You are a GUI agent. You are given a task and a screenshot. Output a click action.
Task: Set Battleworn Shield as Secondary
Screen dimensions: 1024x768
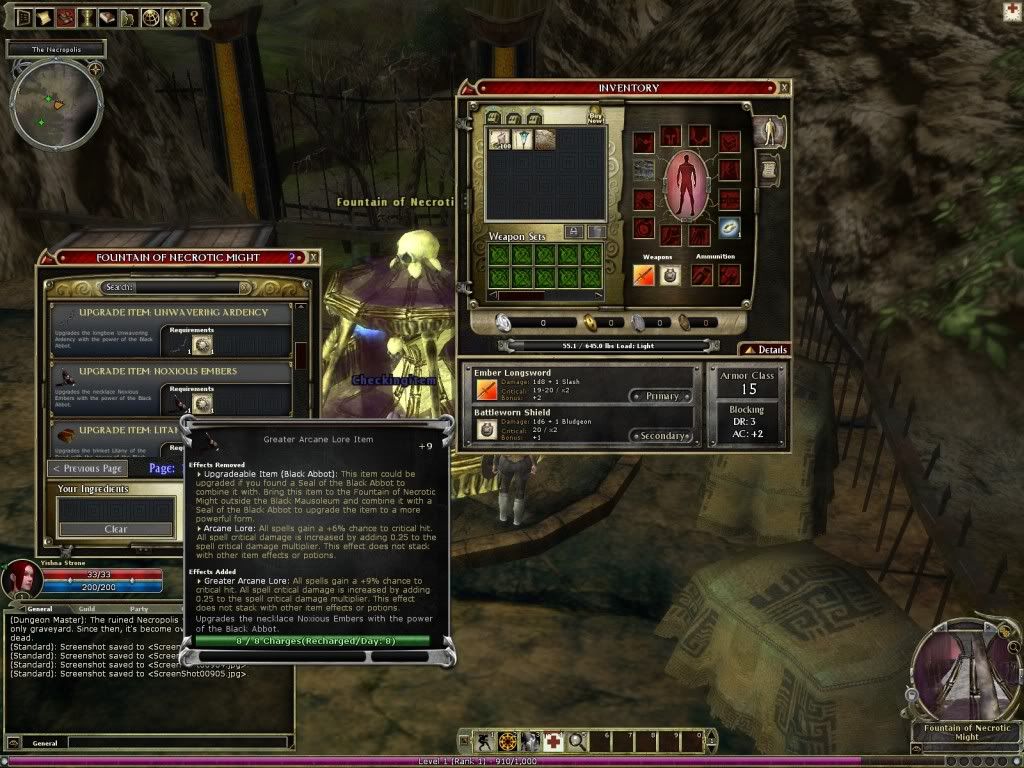click(x=659, y=436)
